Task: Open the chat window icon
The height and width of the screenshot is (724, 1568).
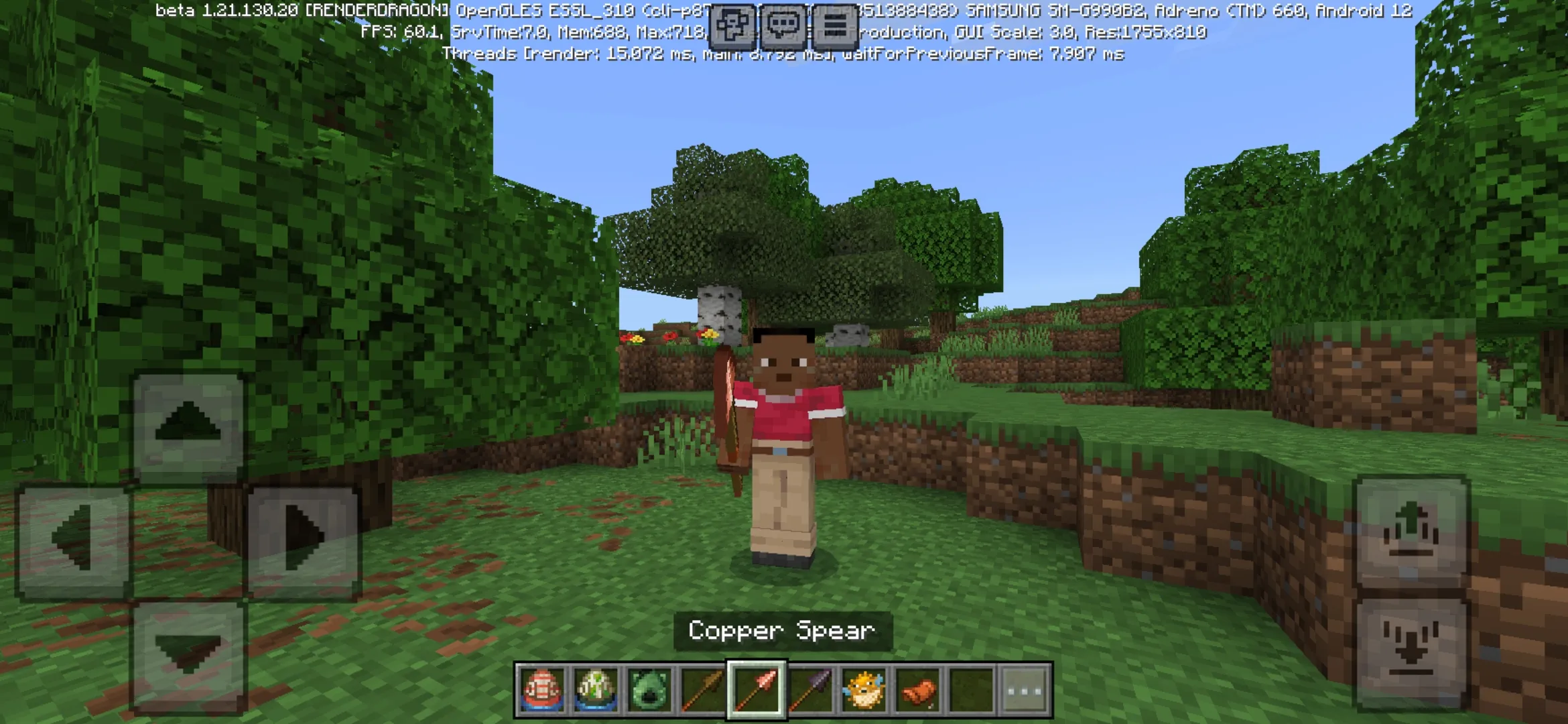Action: click(783, 23)
